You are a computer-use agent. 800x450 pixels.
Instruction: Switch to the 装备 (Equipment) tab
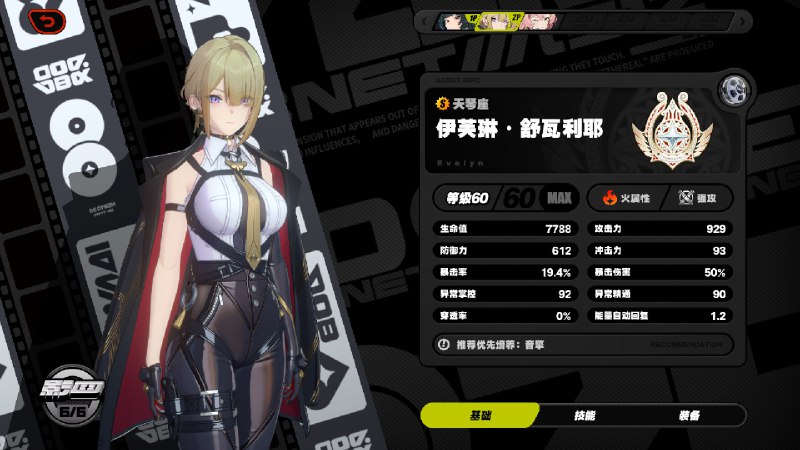pos(688,415)
